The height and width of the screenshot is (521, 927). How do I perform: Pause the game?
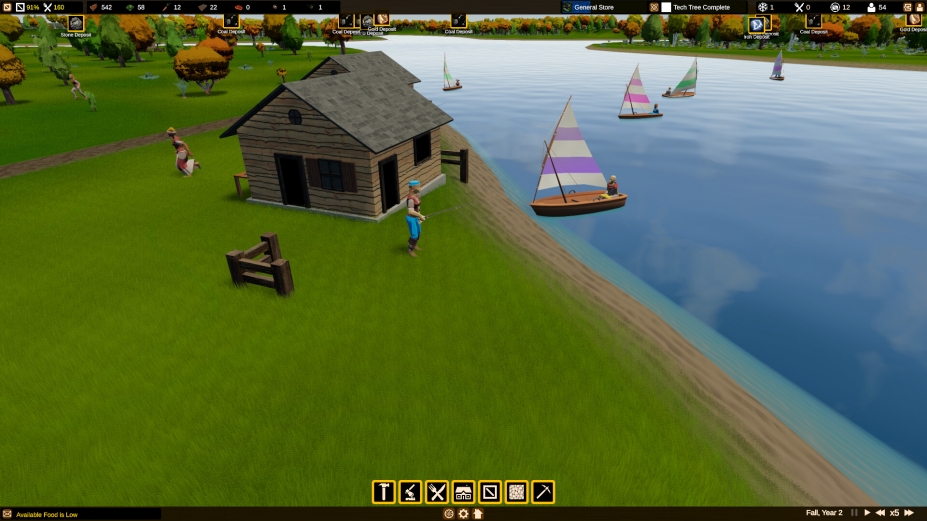coord(854,513)
